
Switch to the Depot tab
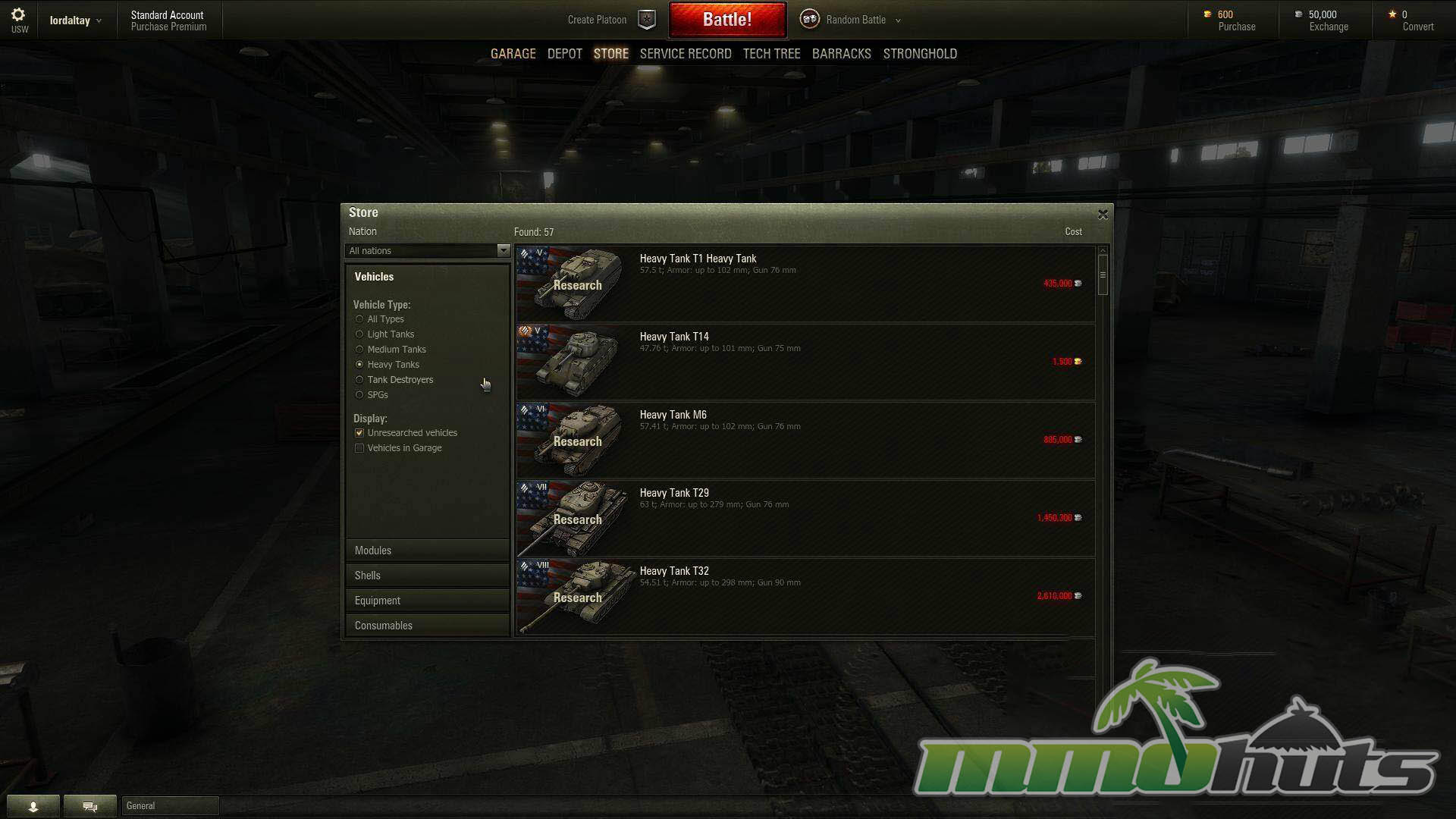[x=564, y=54]
